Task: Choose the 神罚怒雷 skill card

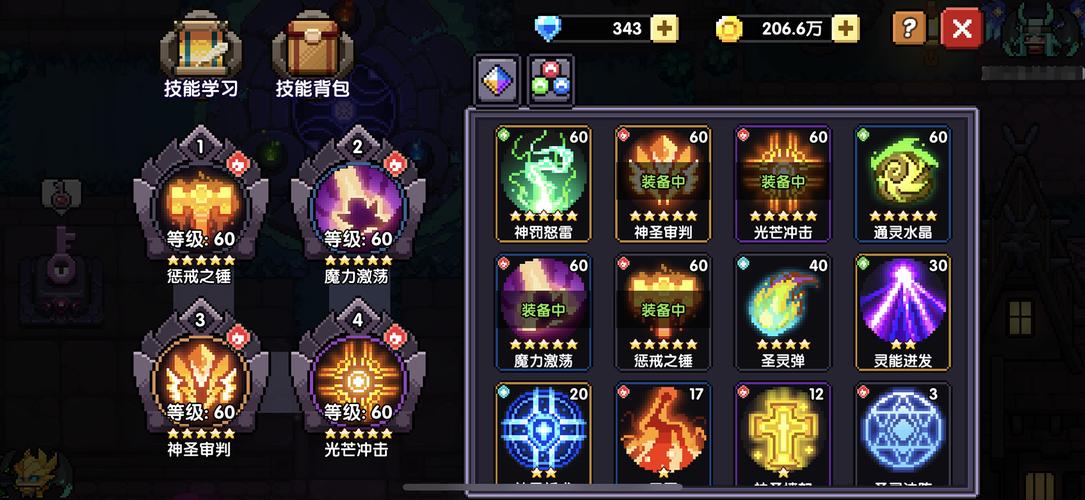Action: pos(544,182)
